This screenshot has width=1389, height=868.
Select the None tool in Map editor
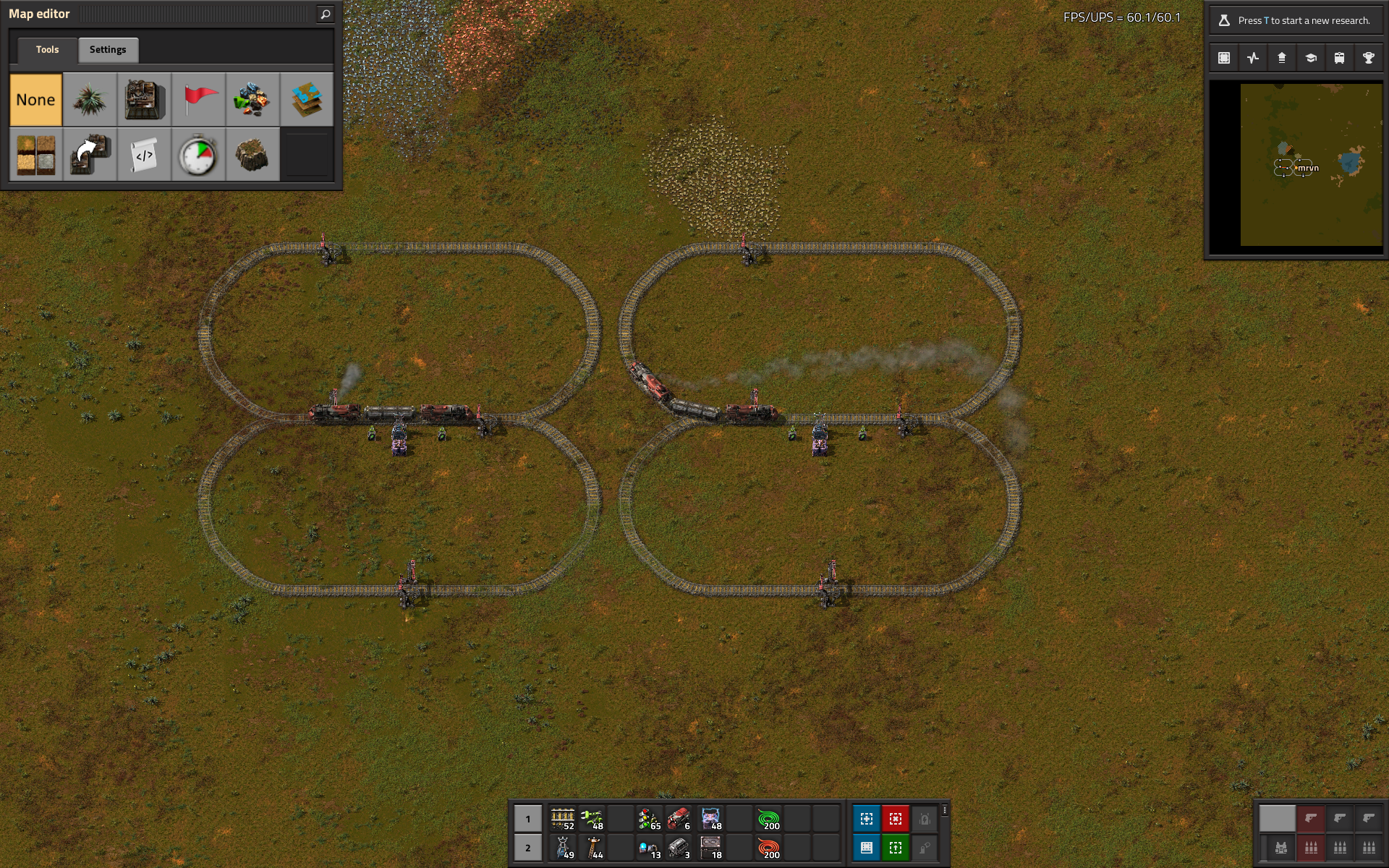tap(36, 100)
